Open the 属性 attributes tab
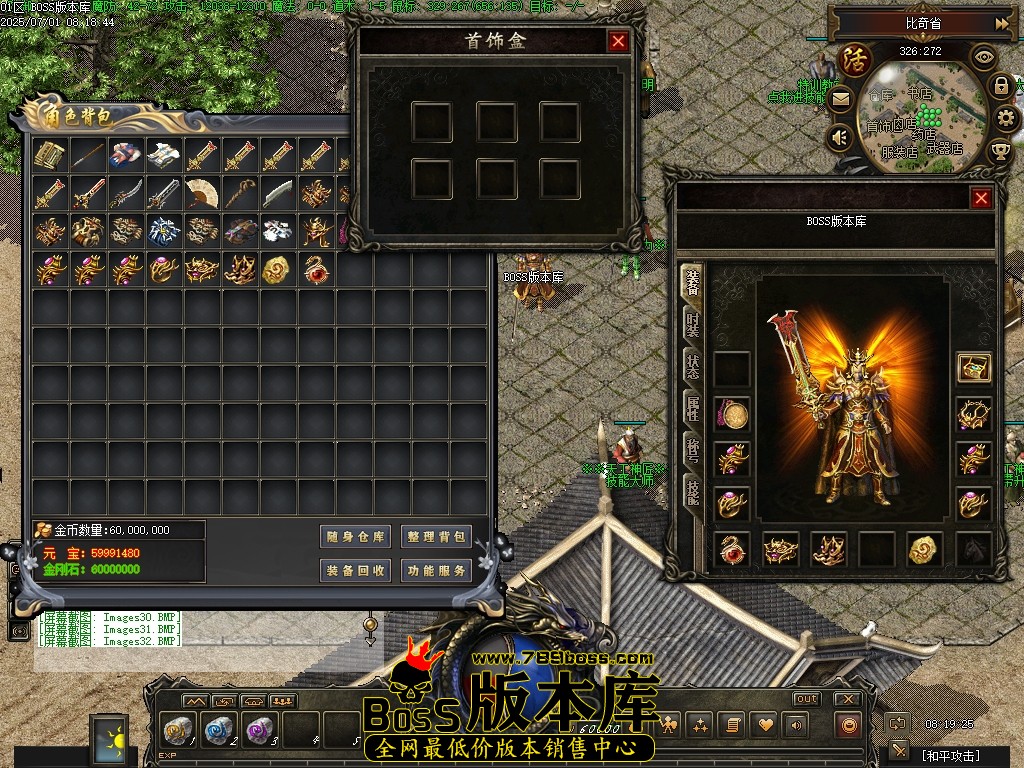The height and width of the screenshot is (768, 1024). coord(692,408)
